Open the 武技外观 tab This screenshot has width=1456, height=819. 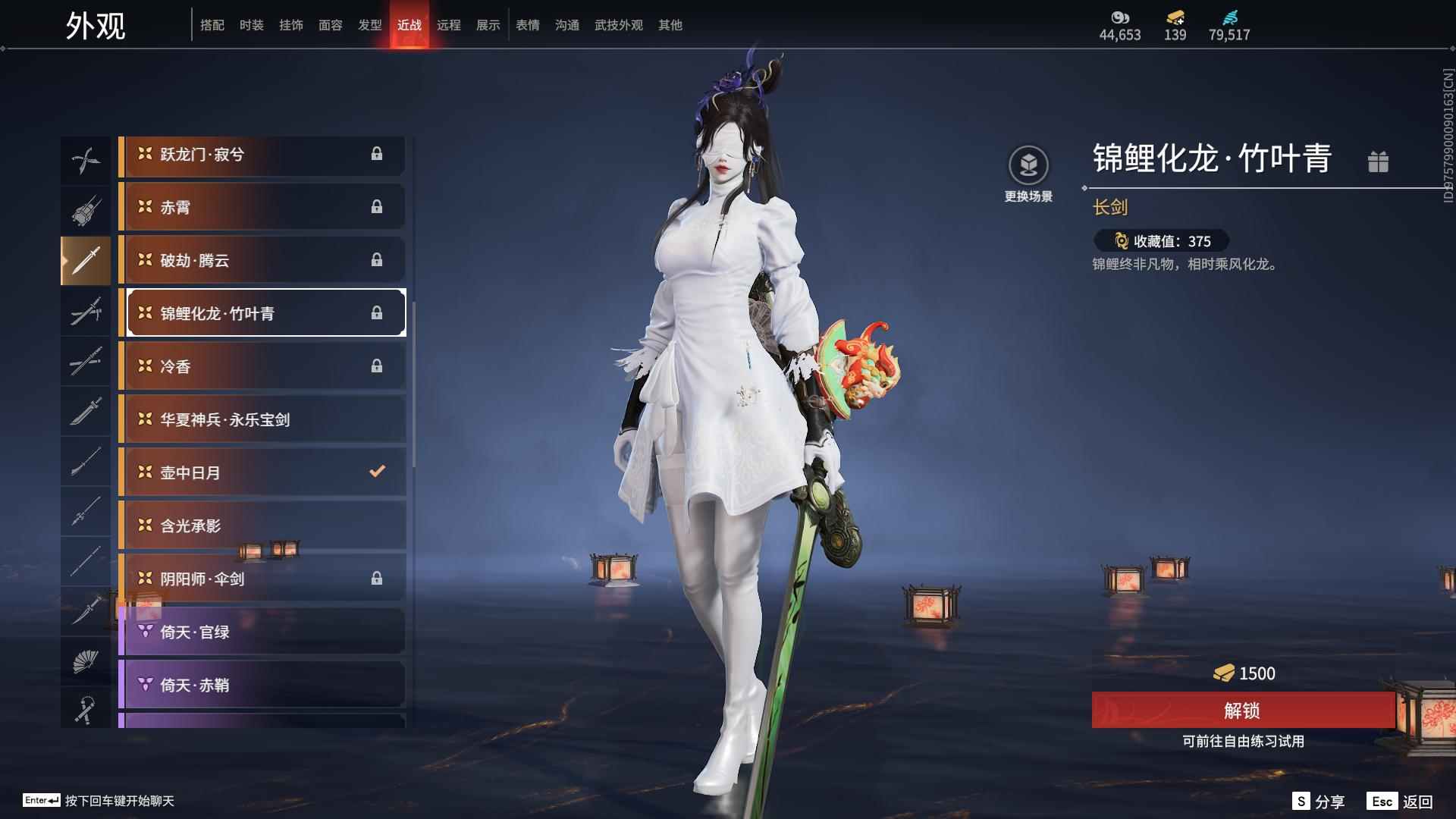(618, 25)
